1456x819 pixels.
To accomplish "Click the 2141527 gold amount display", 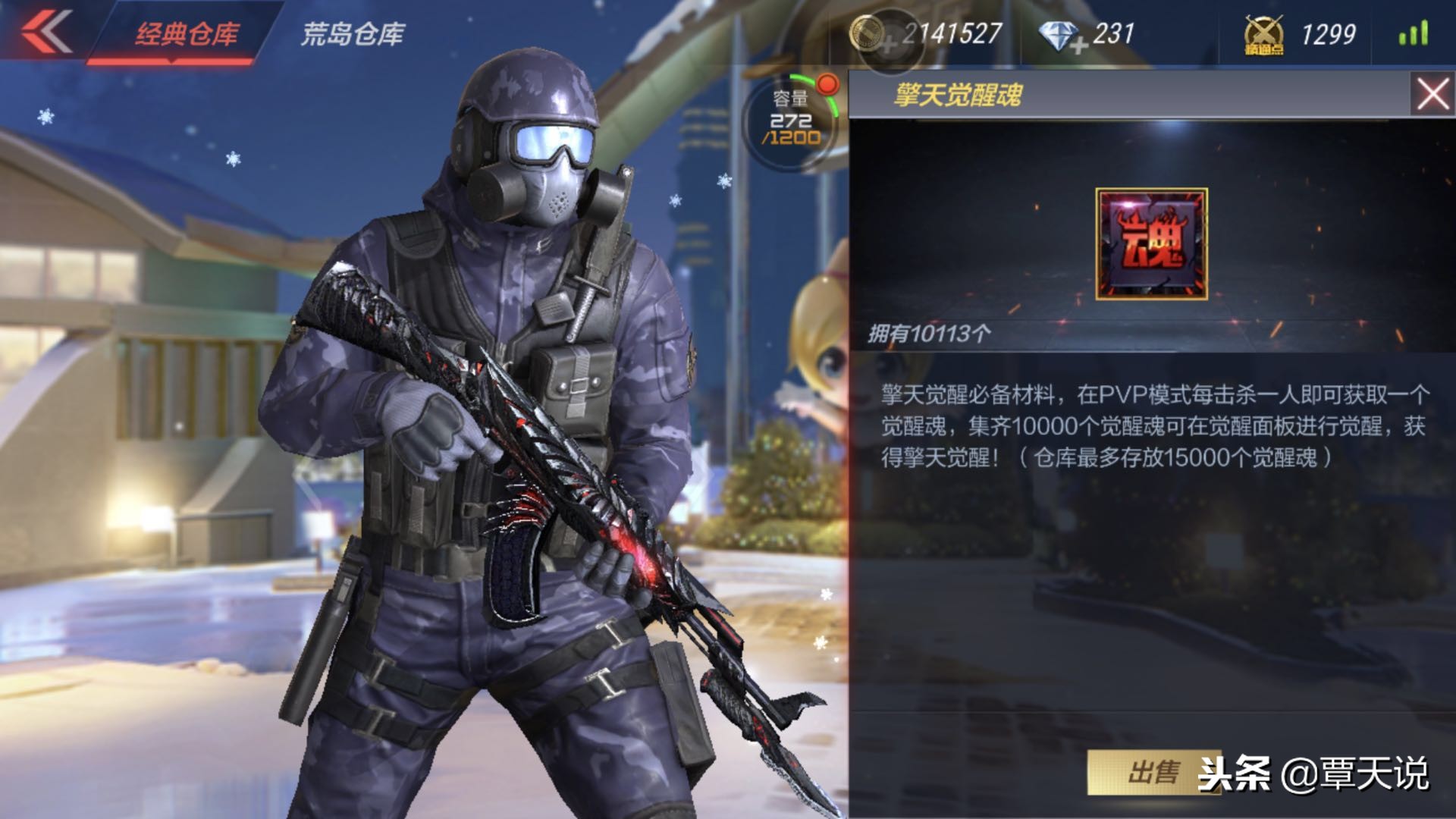I will point(952,30).
